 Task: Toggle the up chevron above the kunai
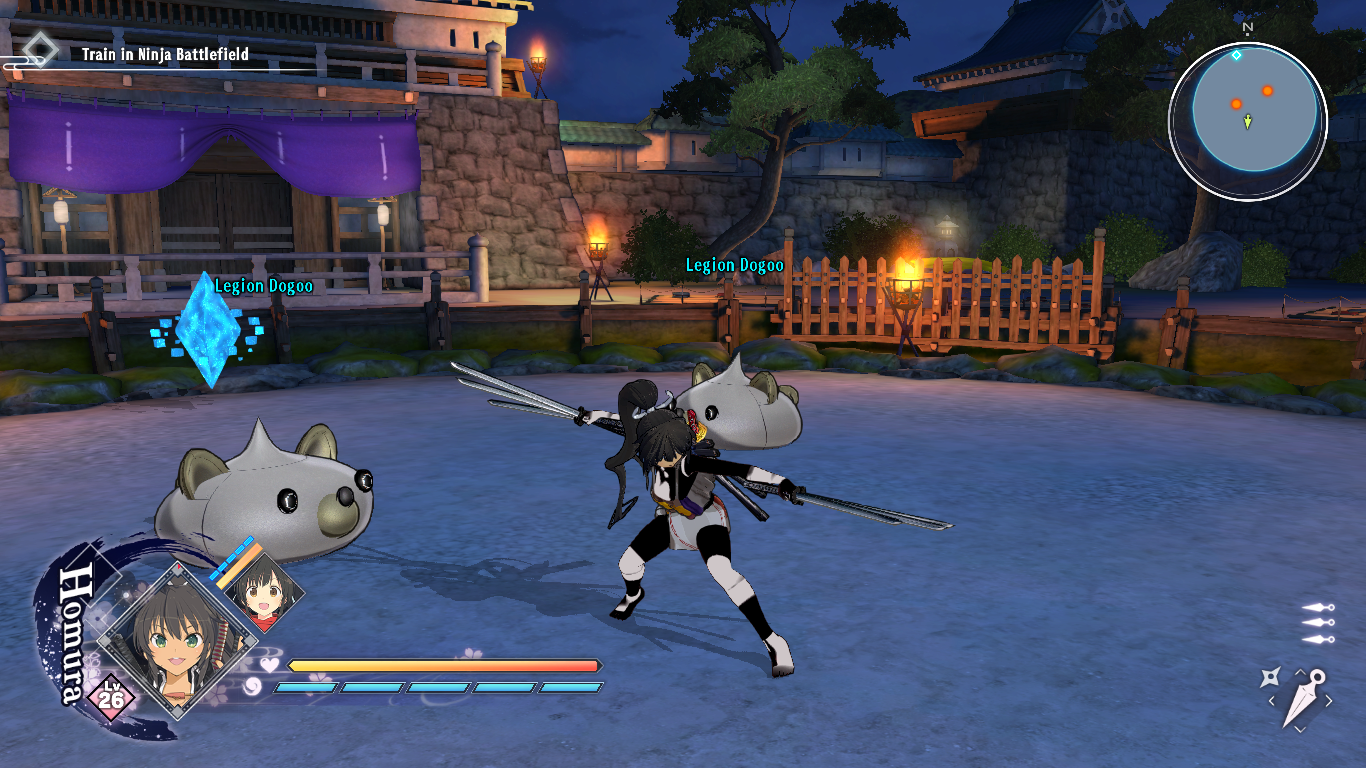point(1299,671)
